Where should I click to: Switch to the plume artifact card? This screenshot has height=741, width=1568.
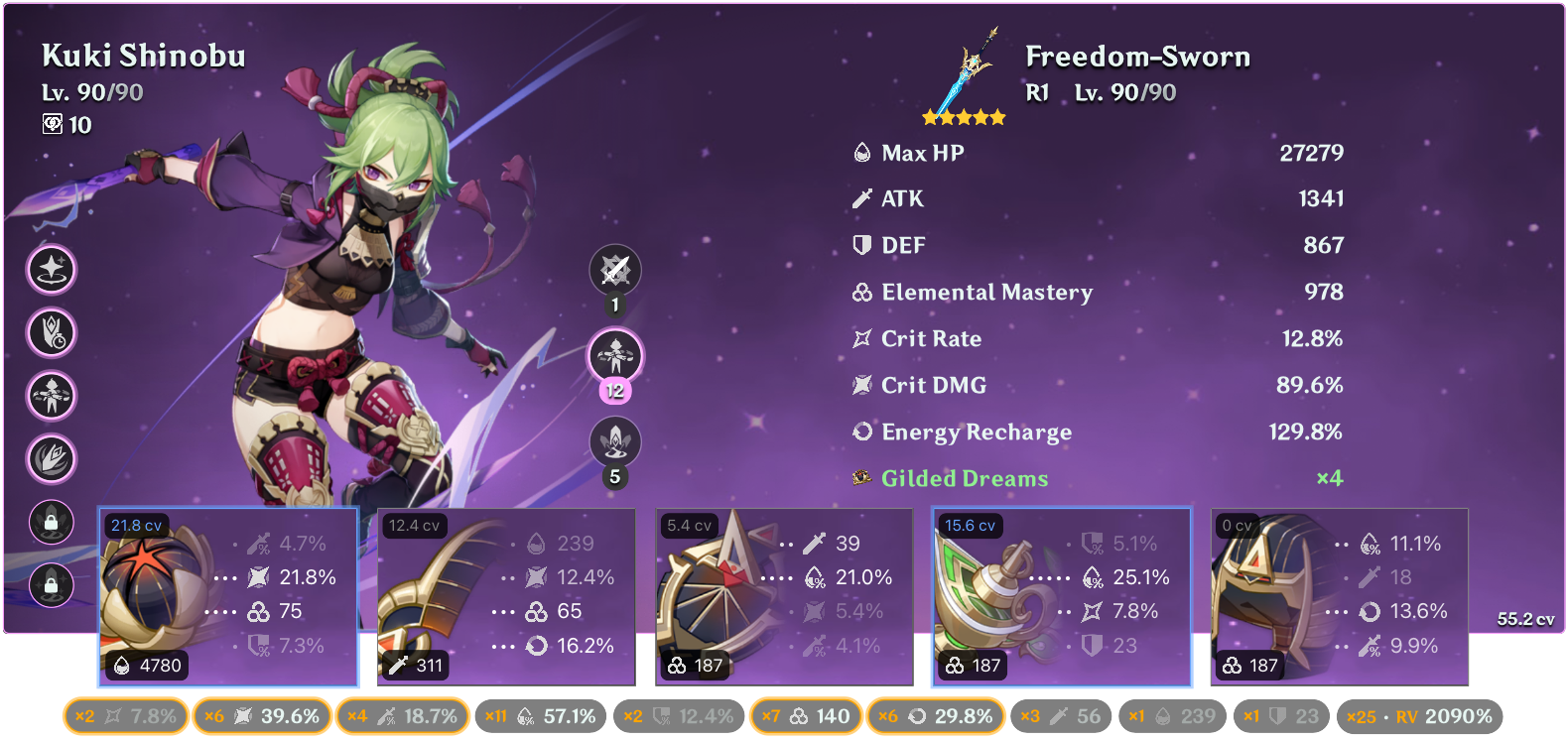506,595
